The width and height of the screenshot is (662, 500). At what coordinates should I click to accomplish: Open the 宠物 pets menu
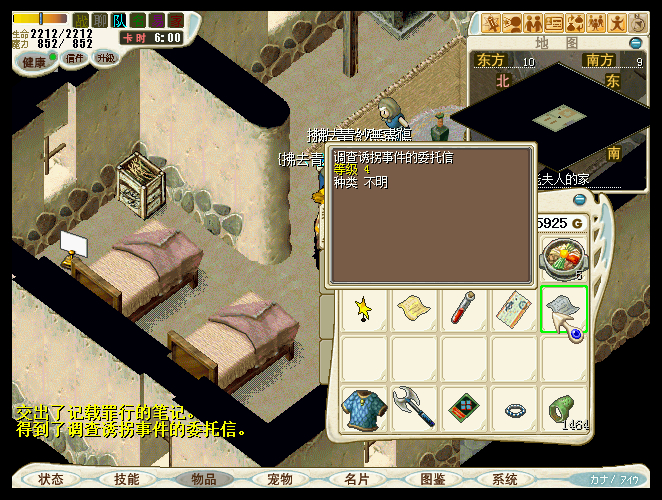(281, 479)
